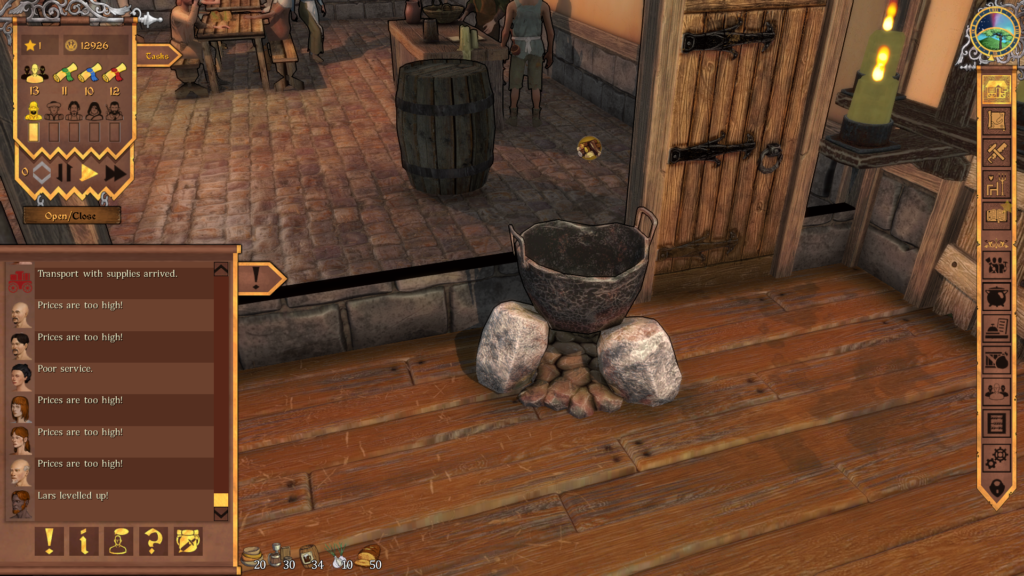
Task: Click the question mark filter button
Action: (x=153, y=540)
